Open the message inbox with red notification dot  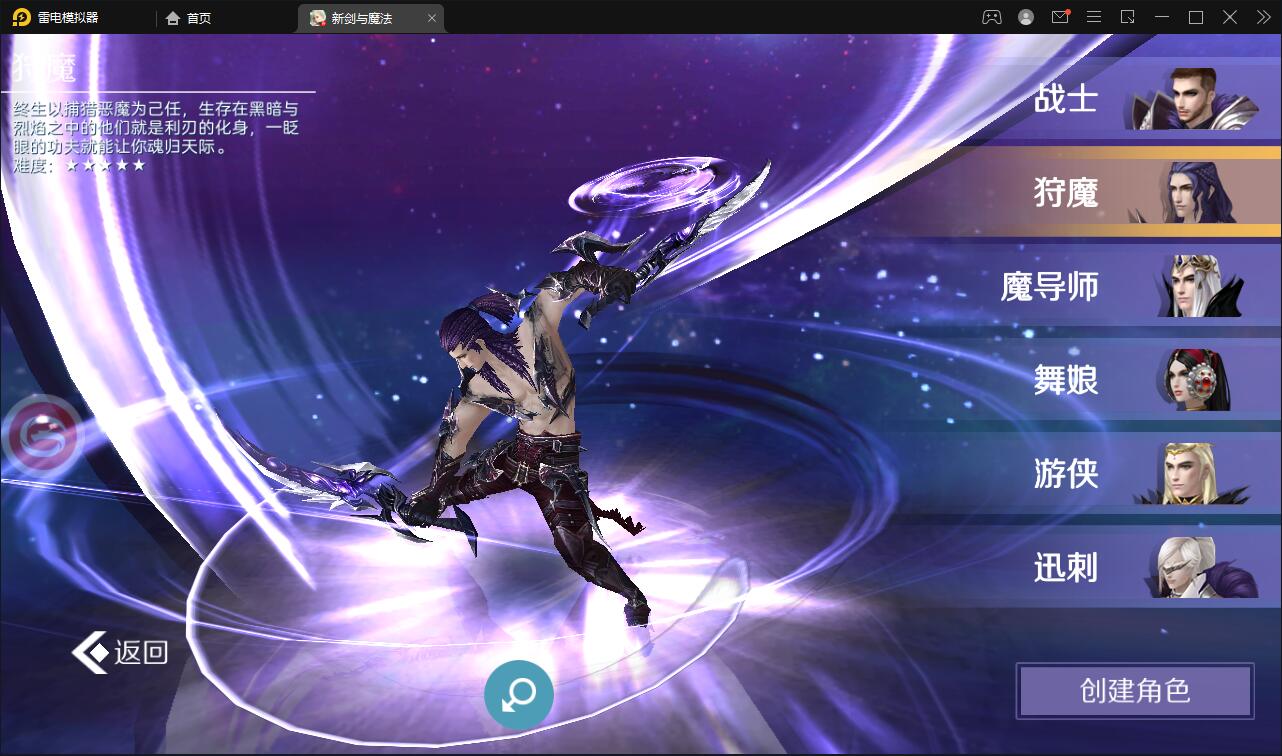[x=1060, y=17]
